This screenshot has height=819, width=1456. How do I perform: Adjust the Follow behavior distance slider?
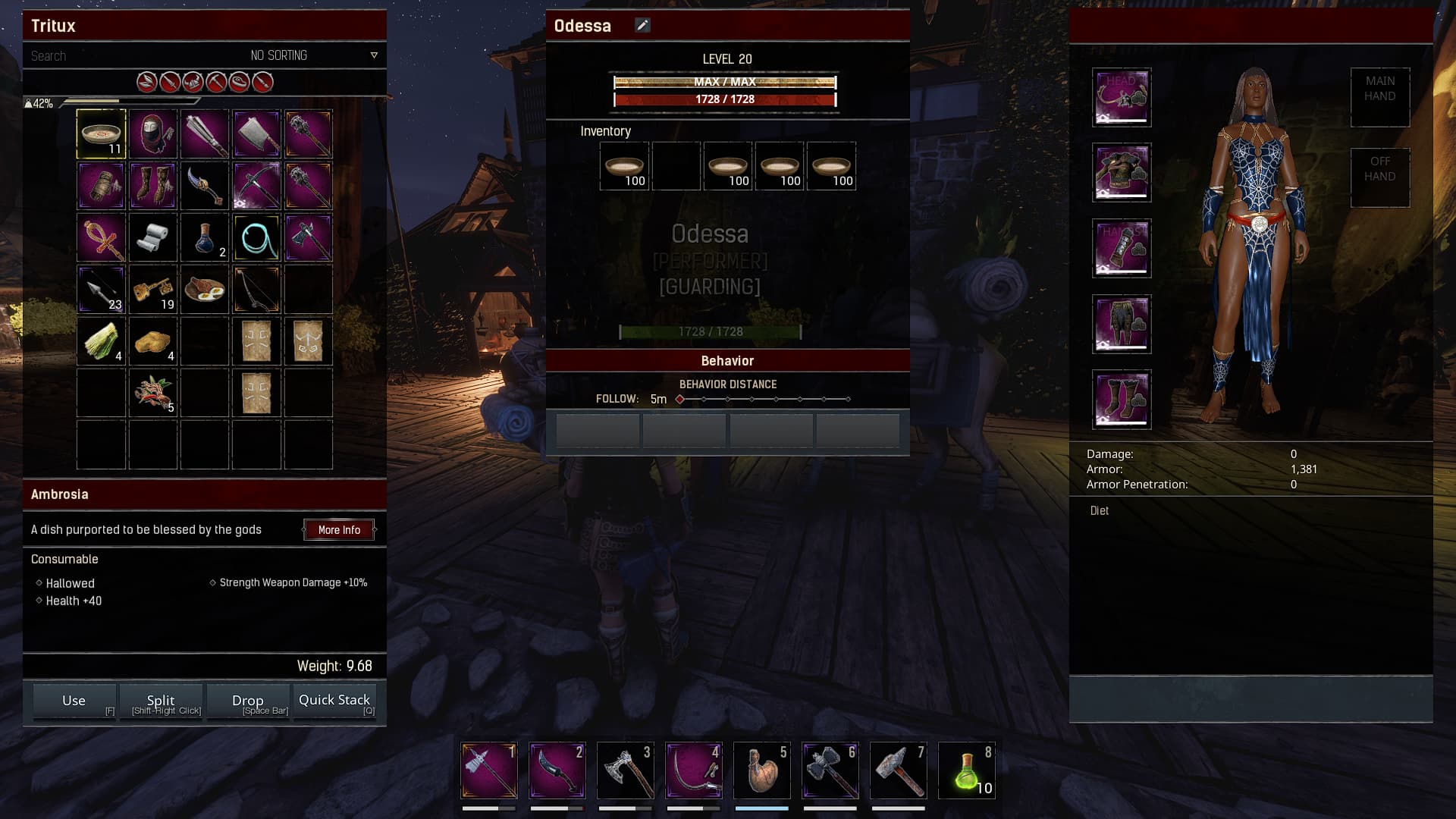[763, 399]
